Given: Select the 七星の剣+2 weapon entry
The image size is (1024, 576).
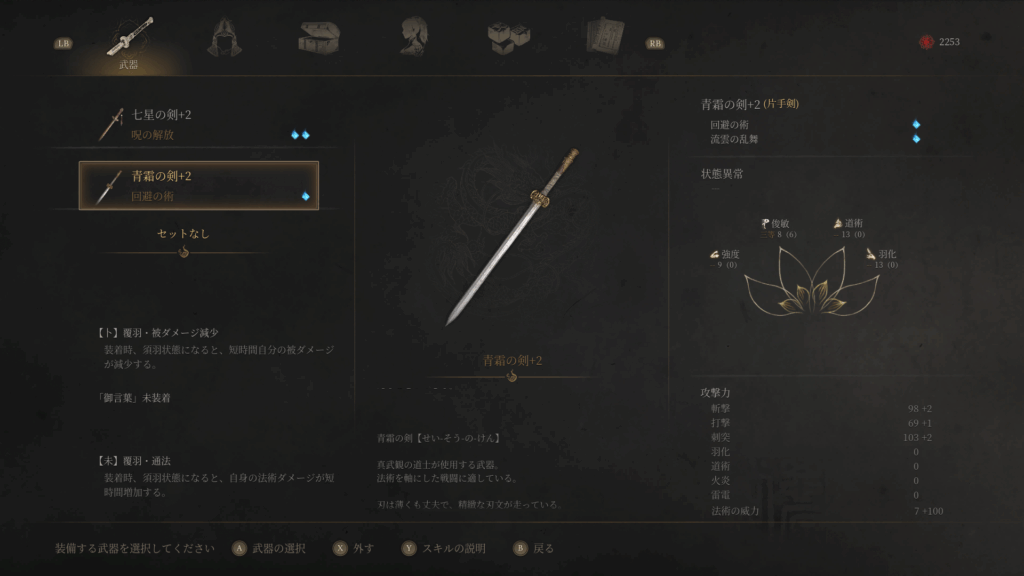Looking at the screenshot, I should point(198,124).
